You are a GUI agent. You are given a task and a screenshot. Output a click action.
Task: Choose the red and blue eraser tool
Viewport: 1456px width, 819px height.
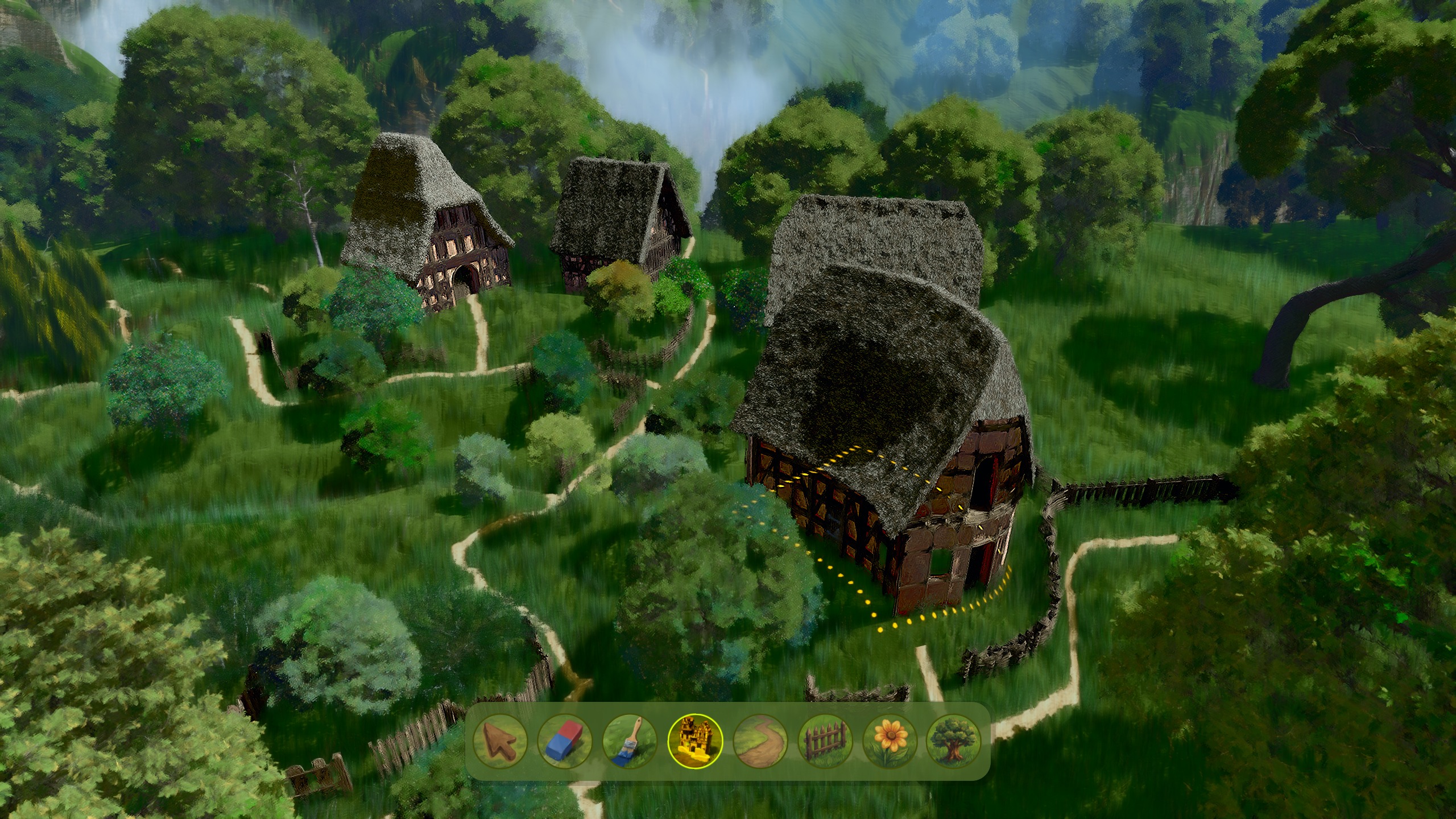tap(565, 741)
